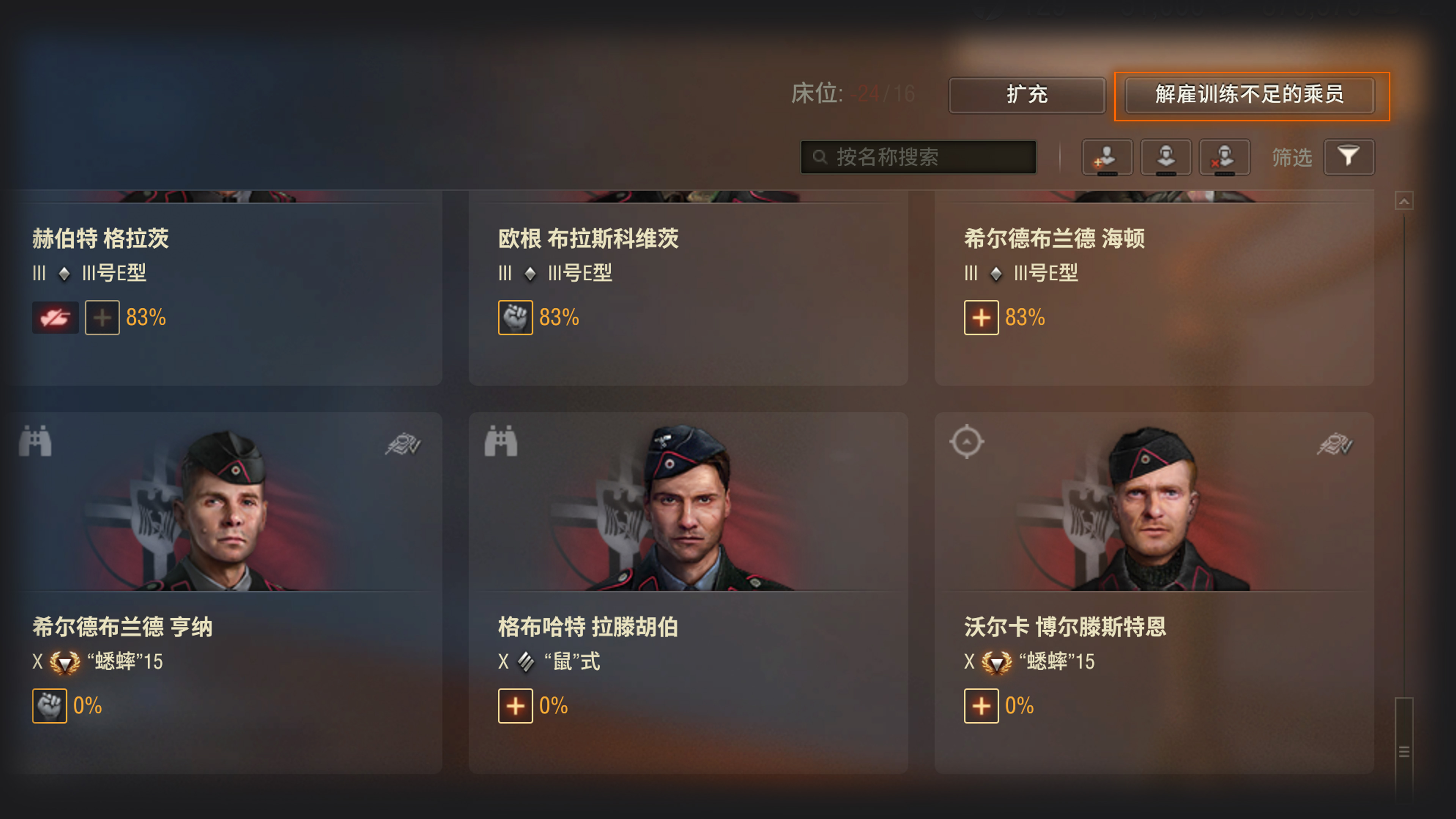The width and height of the screenshot is (1456, 819).
Task: Add a skill for 格布哈特 拉滕胡伯
Action: tap(515, 706)
